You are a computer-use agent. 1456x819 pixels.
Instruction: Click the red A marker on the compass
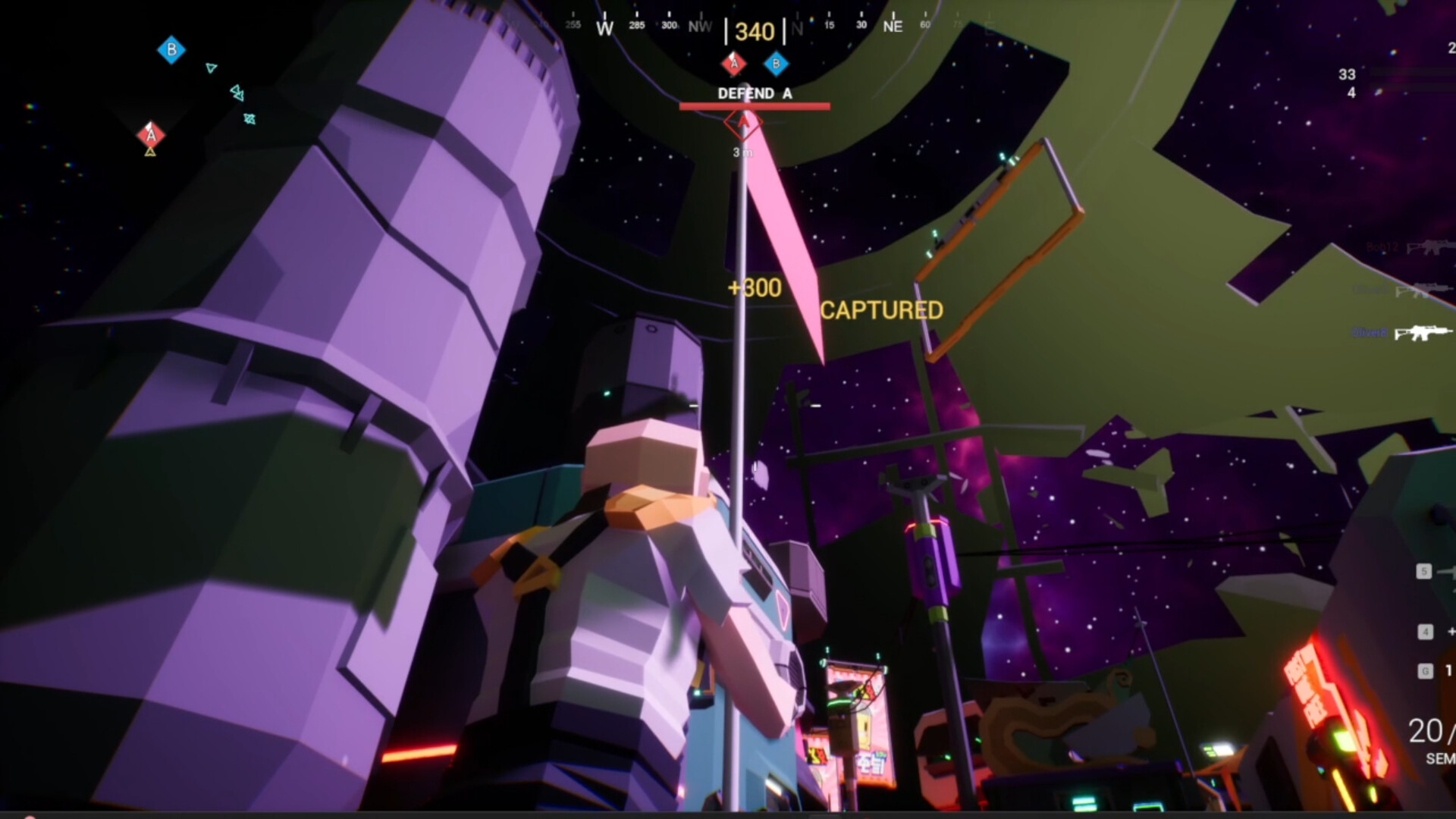(x=733, y=64)
